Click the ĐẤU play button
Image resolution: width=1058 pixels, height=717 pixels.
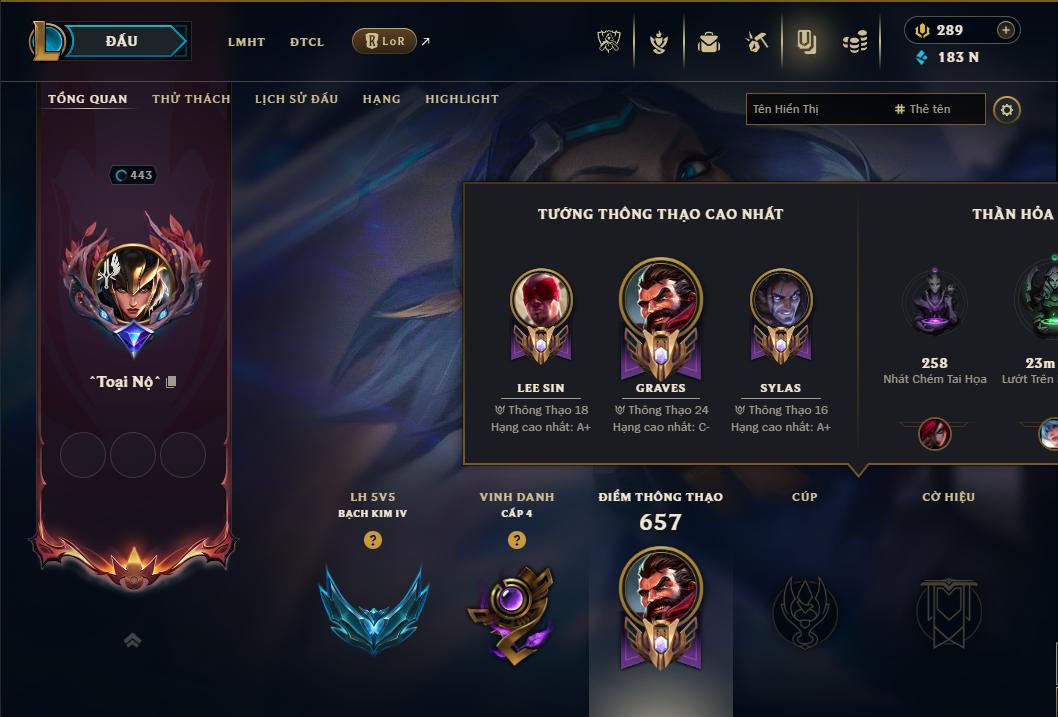(x=122, y=41)
